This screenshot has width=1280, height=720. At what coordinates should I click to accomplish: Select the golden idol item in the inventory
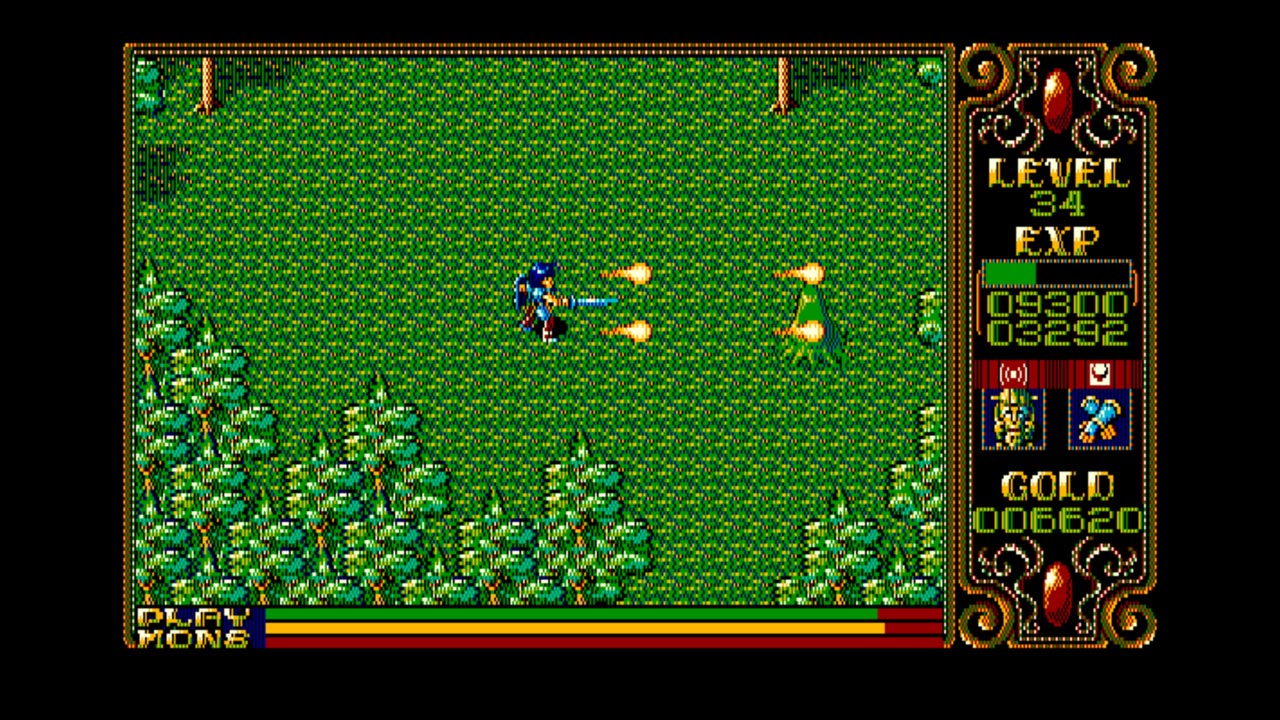[1015, 420]
